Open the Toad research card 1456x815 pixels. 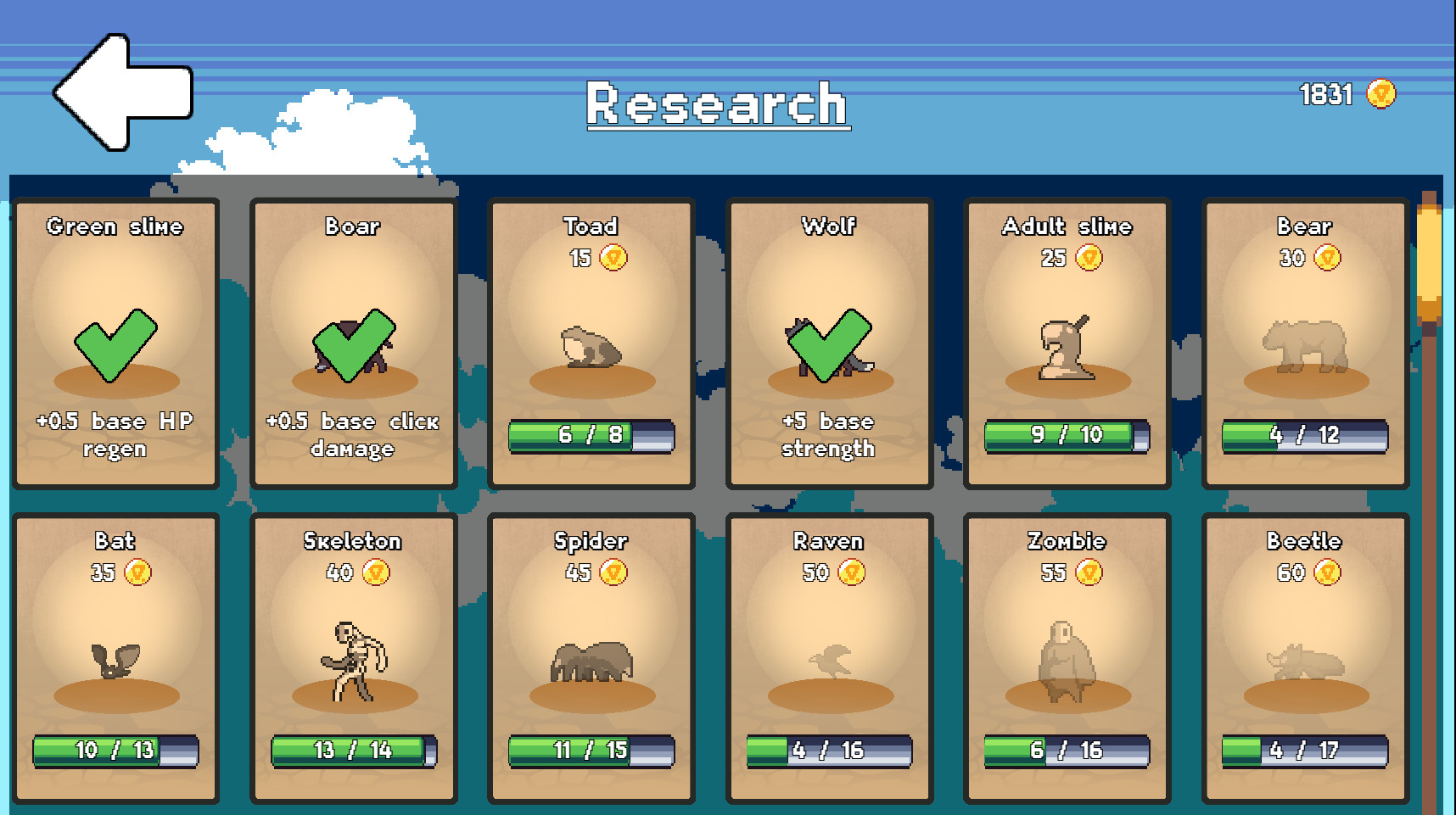point(589,339)
